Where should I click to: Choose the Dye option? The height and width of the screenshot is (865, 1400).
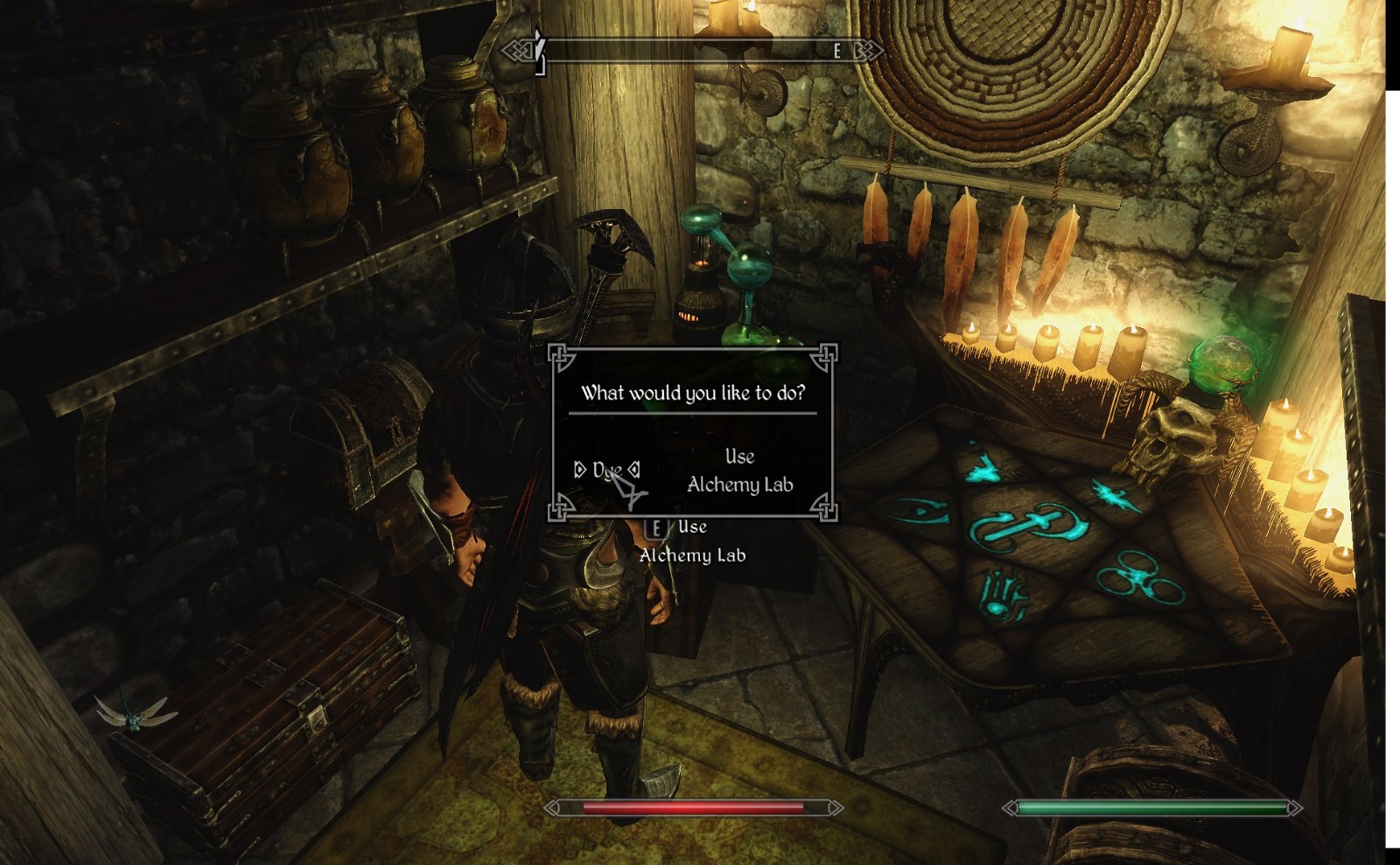tap(606, 471)
